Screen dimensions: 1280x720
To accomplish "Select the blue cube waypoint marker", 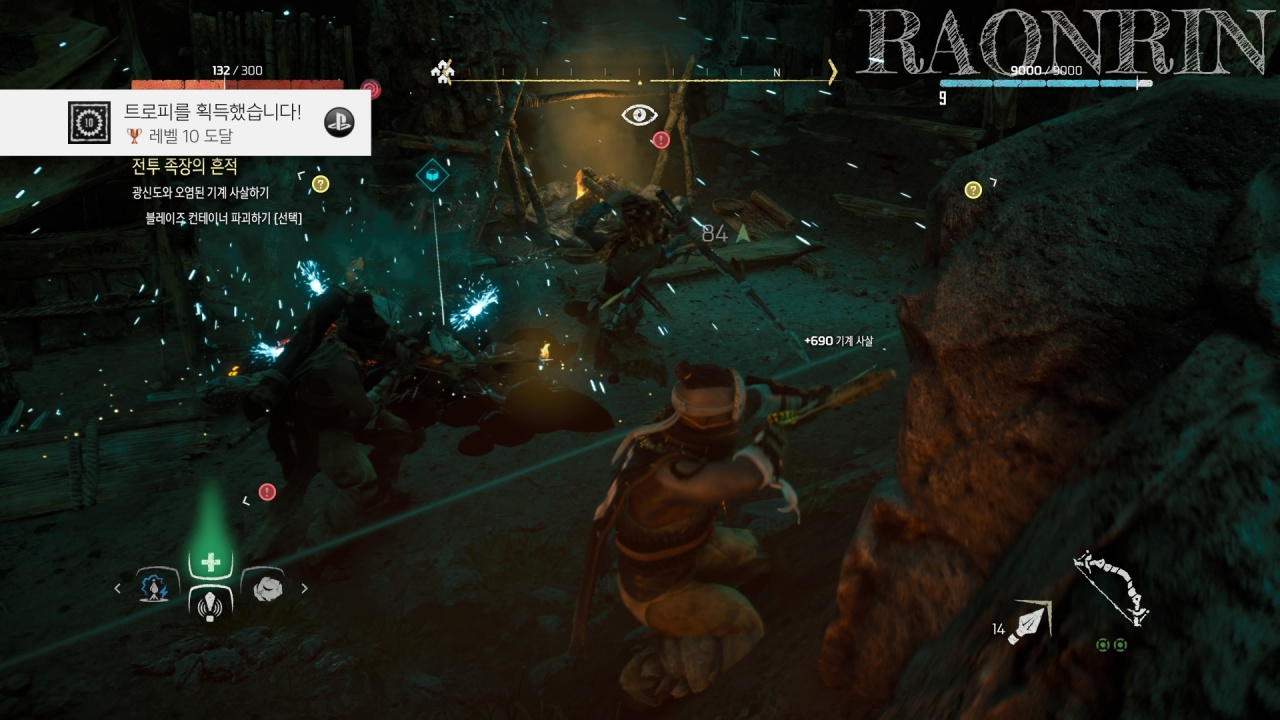I will tap(432, 174).
